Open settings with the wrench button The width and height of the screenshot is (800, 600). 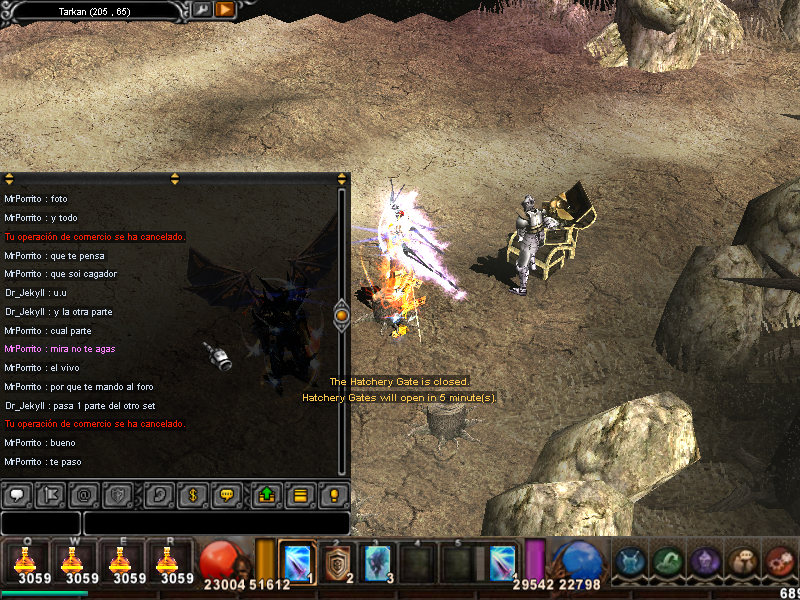[201, 10]
